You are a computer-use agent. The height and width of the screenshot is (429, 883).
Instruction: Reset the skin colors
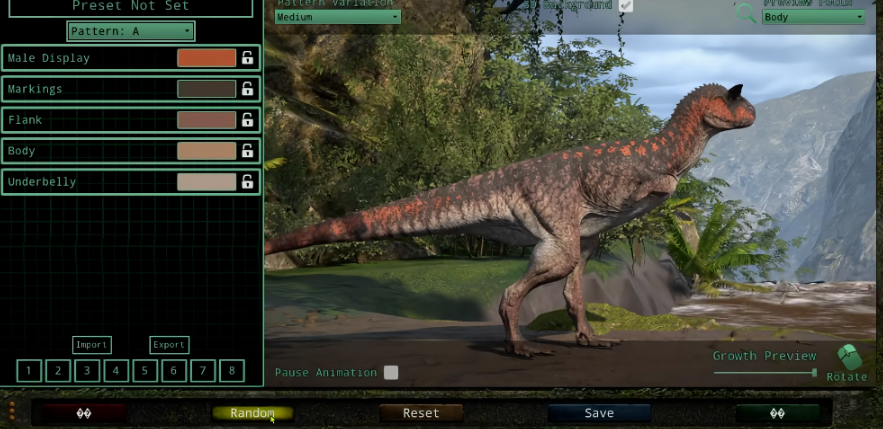coord(421,413)
